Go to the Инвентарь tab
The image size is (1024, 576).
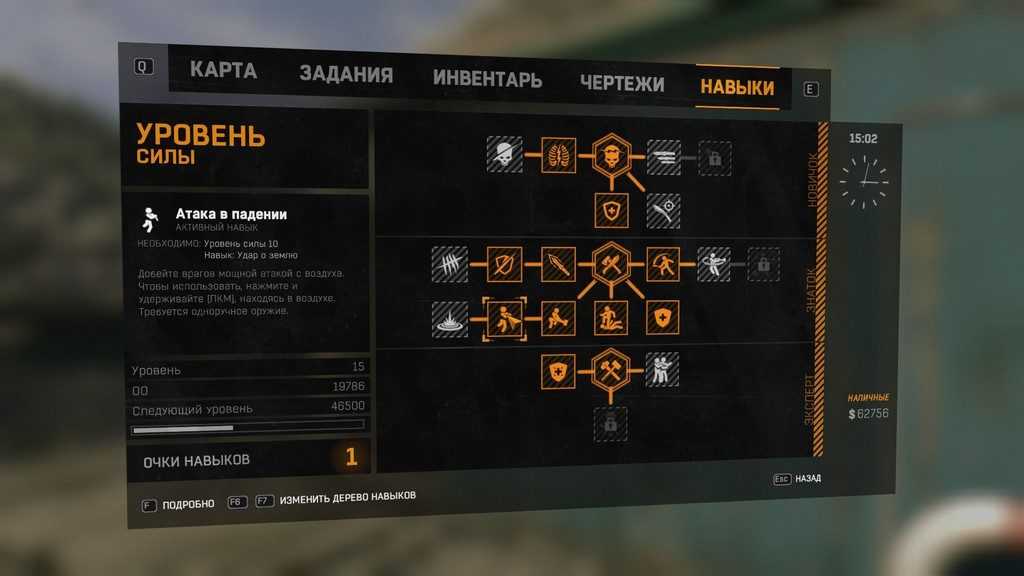coord(487,79)
